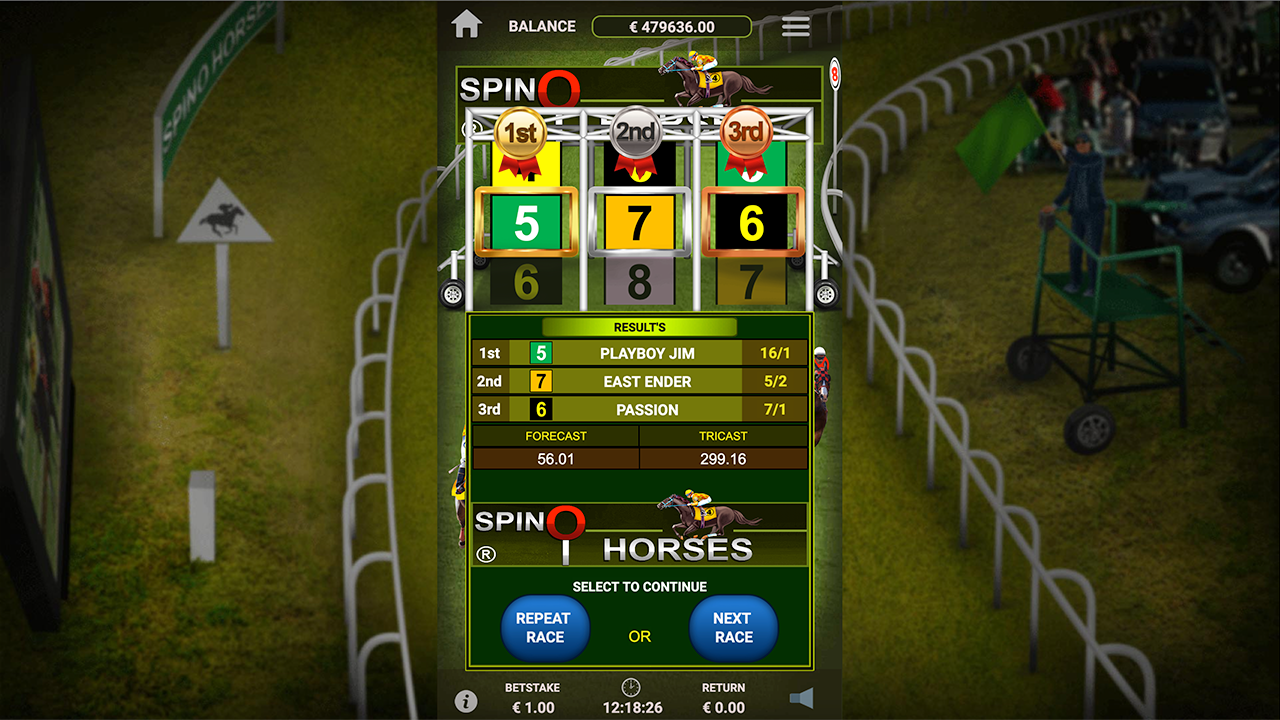
Task: Continue with the Next Race button
Action: pyautogui.click(x=733, y=628)
